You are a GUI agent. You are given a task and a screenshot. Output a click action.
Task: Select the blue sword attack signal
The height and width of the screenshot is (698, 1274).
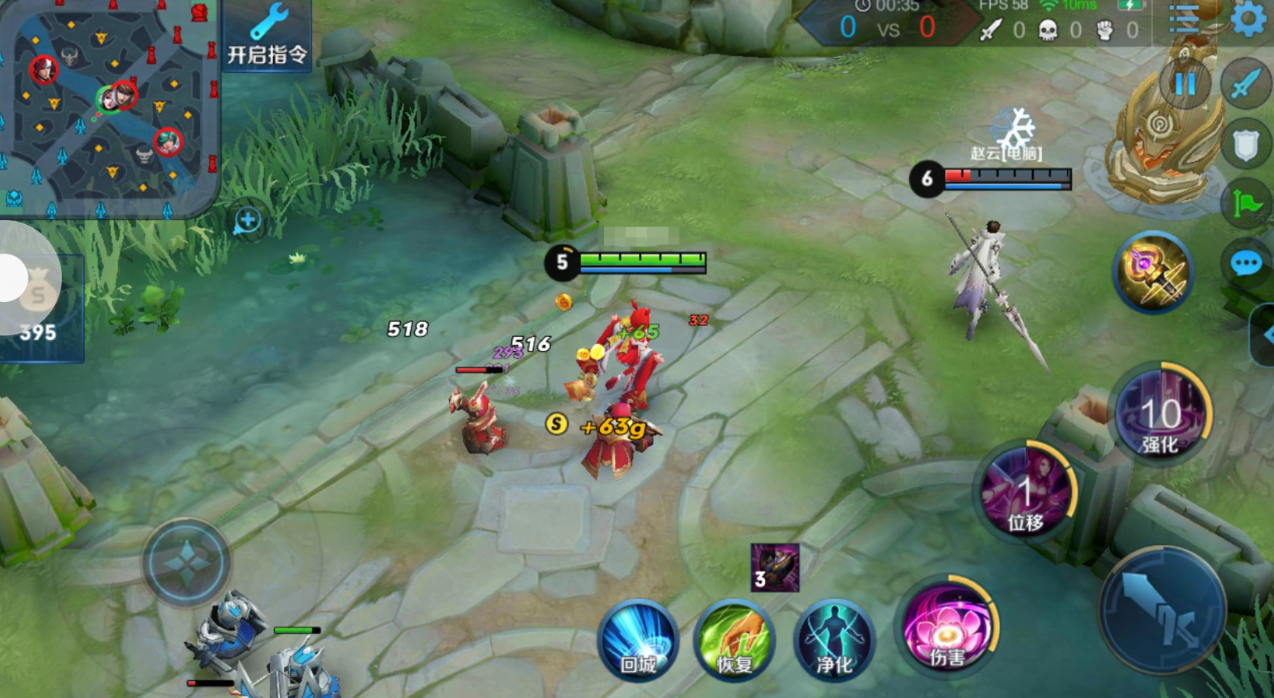click(1246, 84)
